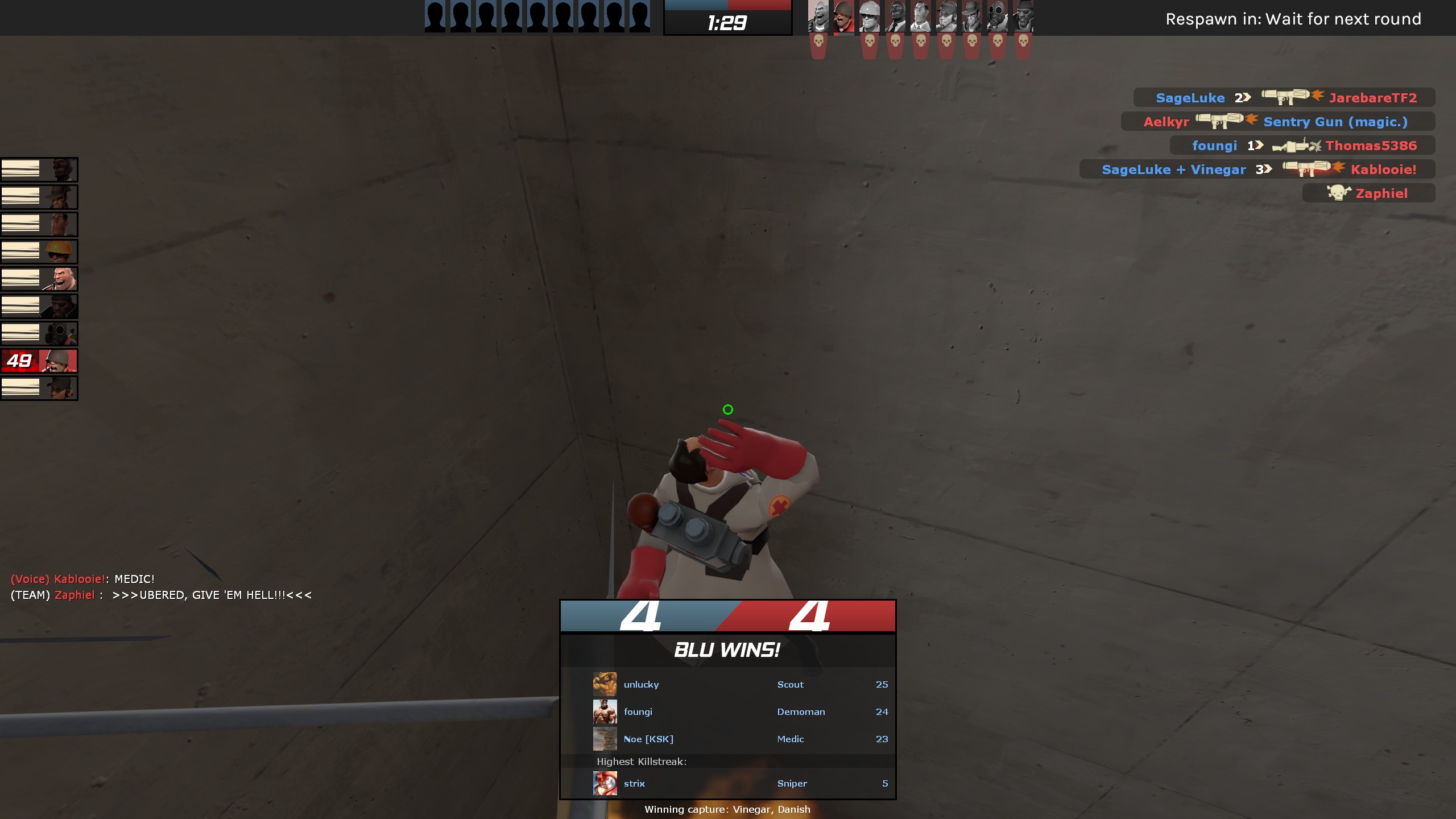Click Zaphiel's team chat message

[x=161, y=595]
